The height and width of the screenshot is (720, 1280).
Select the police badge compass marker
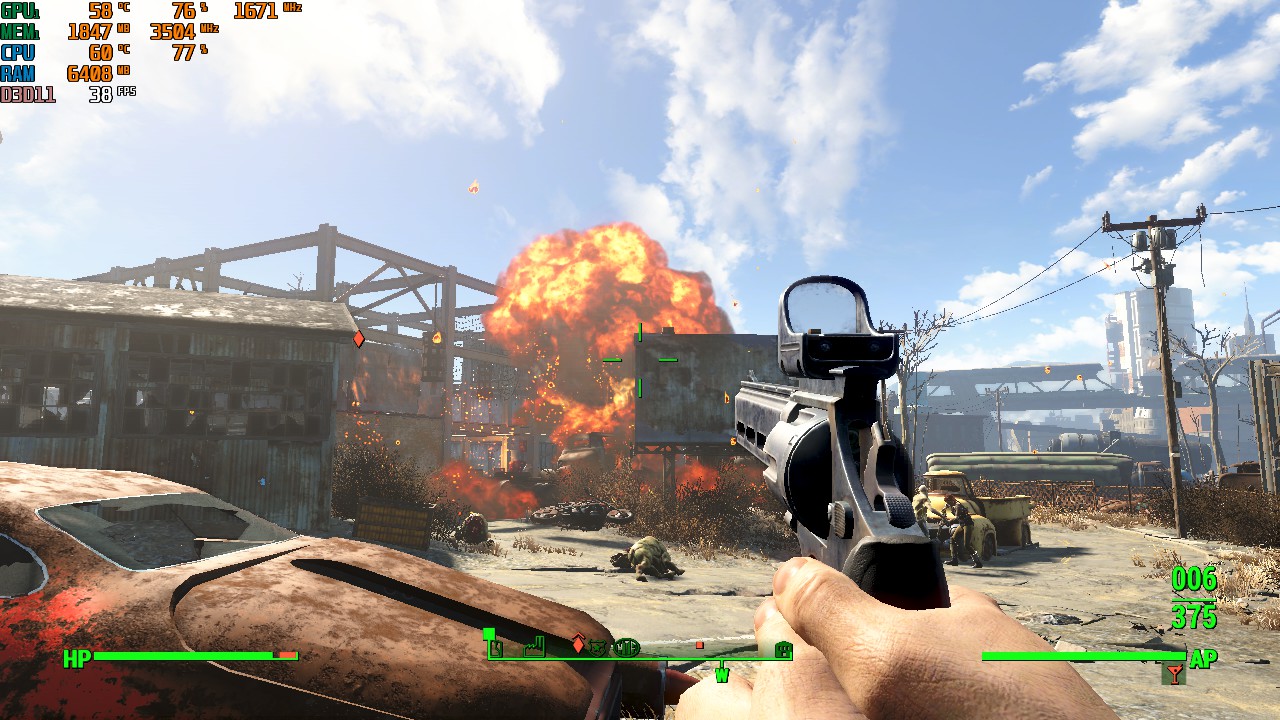coord(598,648)
